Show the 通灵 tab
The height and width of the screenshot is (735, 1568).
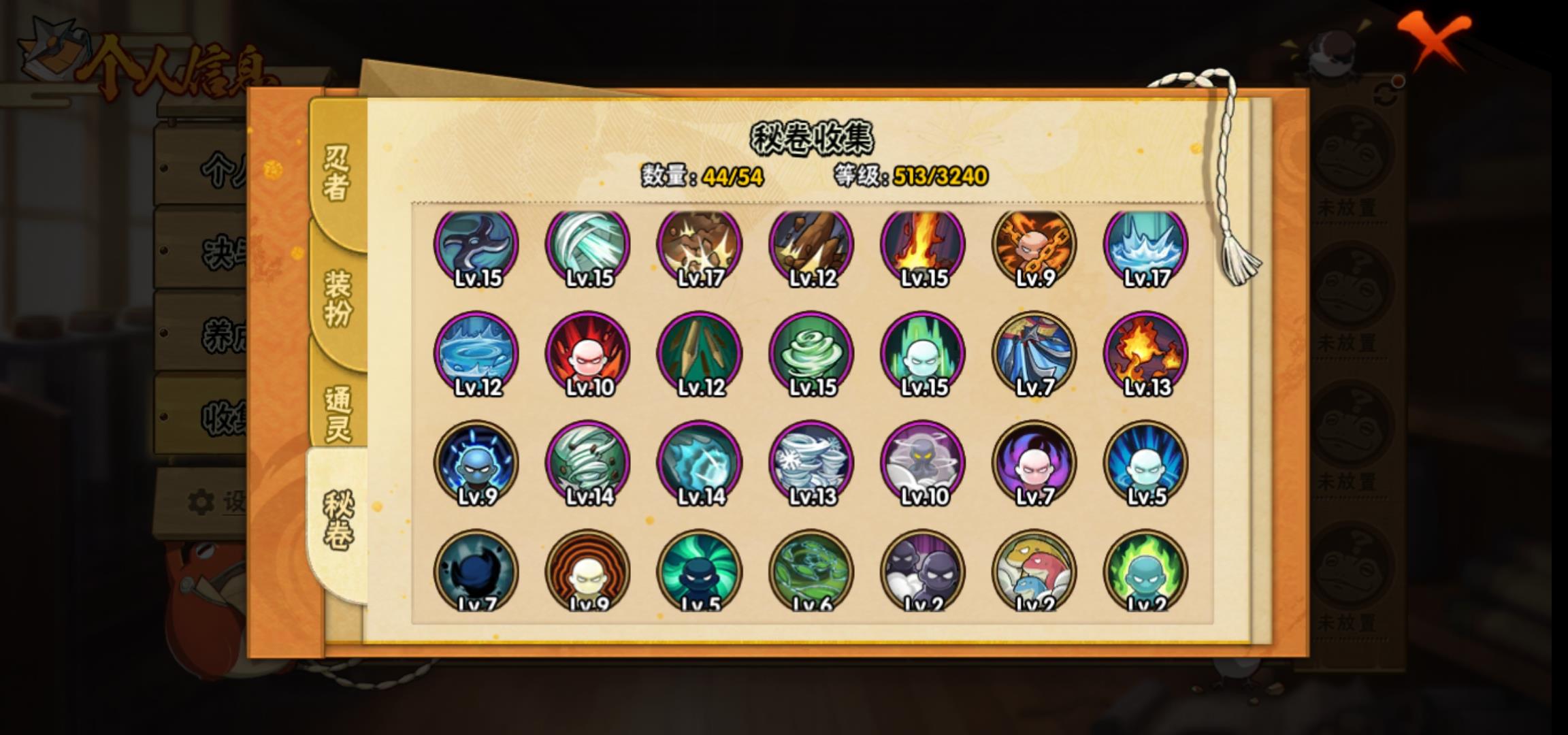337,414
